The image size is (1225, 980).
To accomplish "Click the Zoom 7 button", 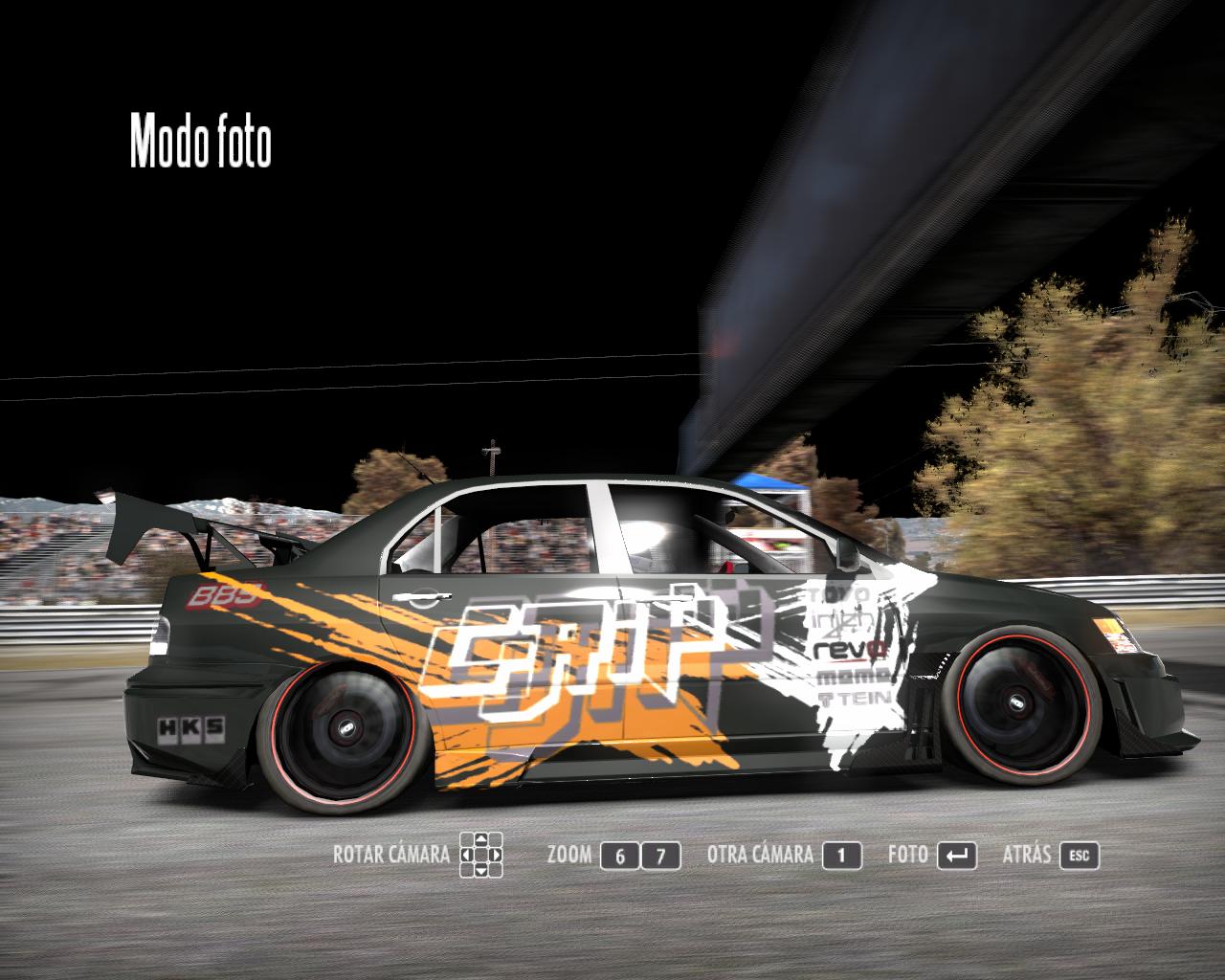I will (x=660, y=856).
